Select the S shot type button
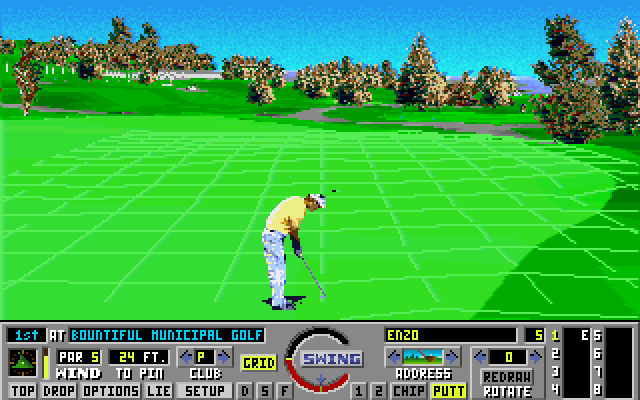The height and width of the screenshot is (400, 640). (x=265, y=390)
